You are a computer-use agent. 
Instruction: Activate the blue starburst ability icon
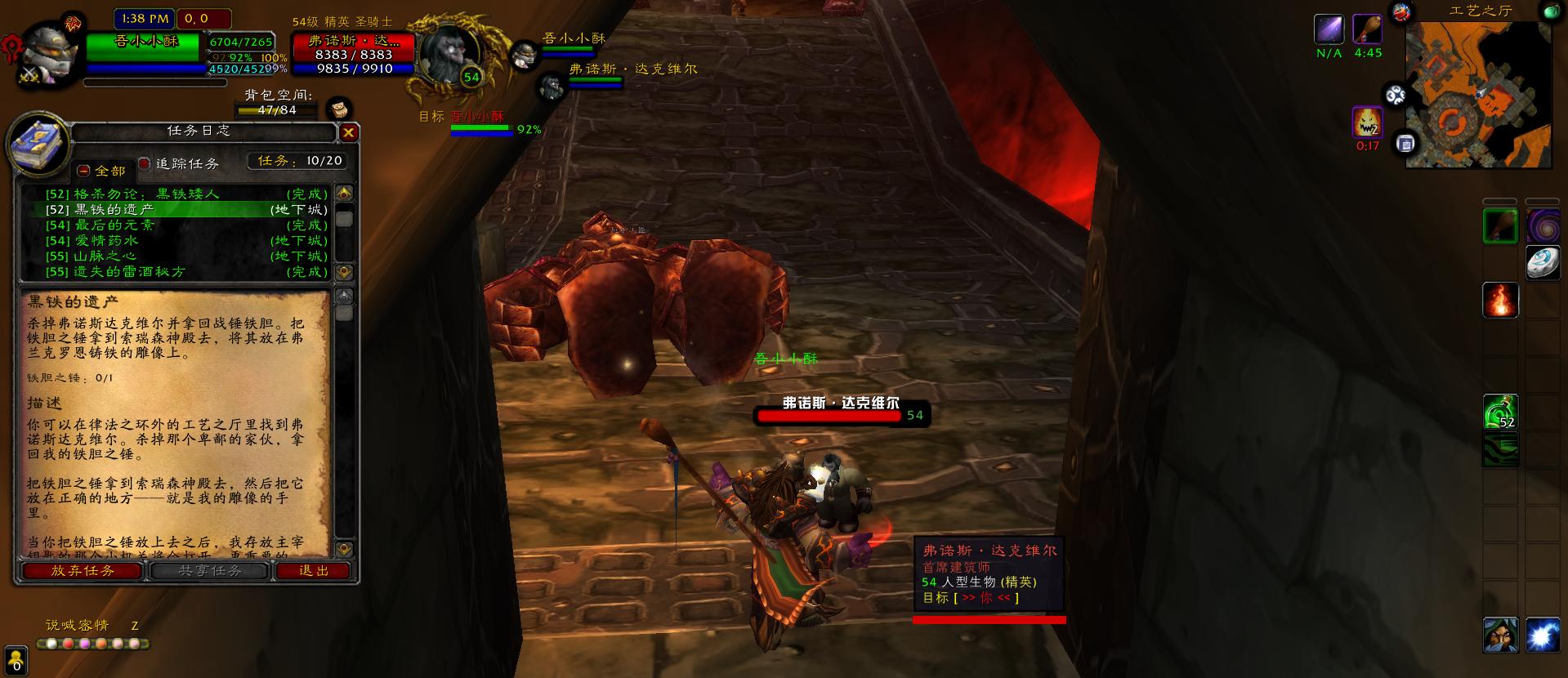coord(1542,635)
